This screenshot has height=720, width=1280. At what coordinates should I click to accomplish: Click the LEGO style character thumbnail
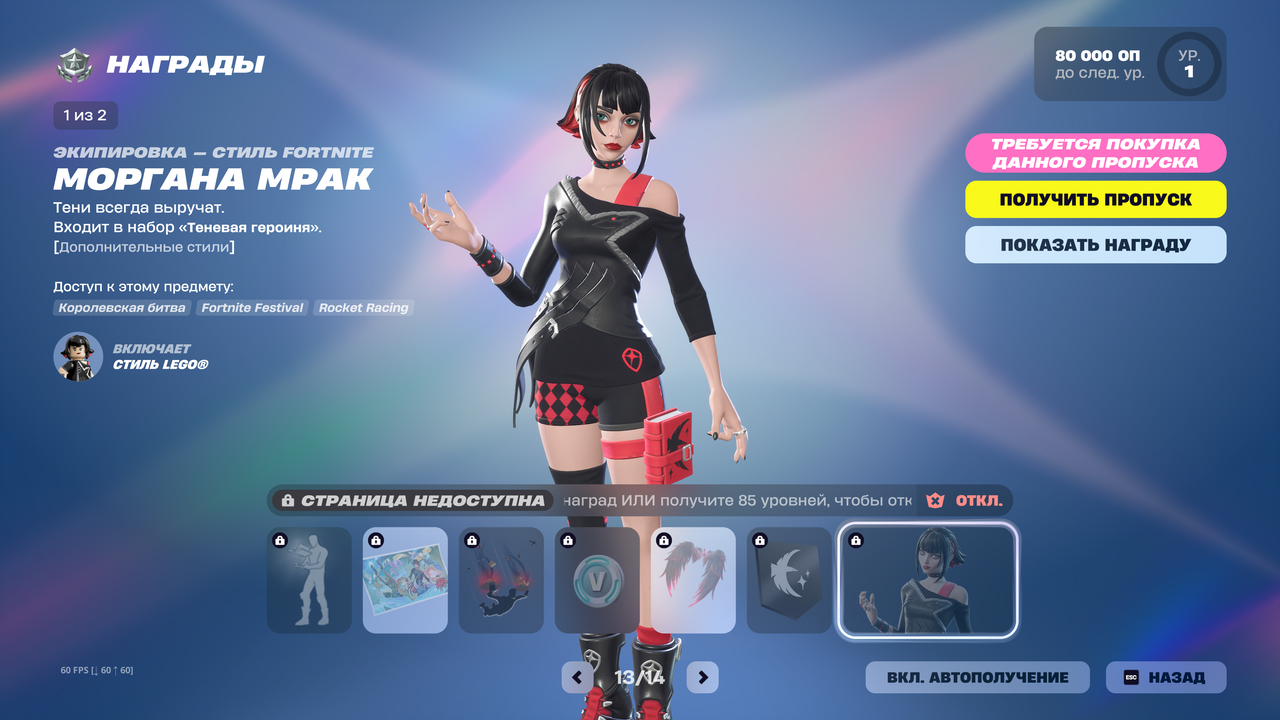coord(78,357)
